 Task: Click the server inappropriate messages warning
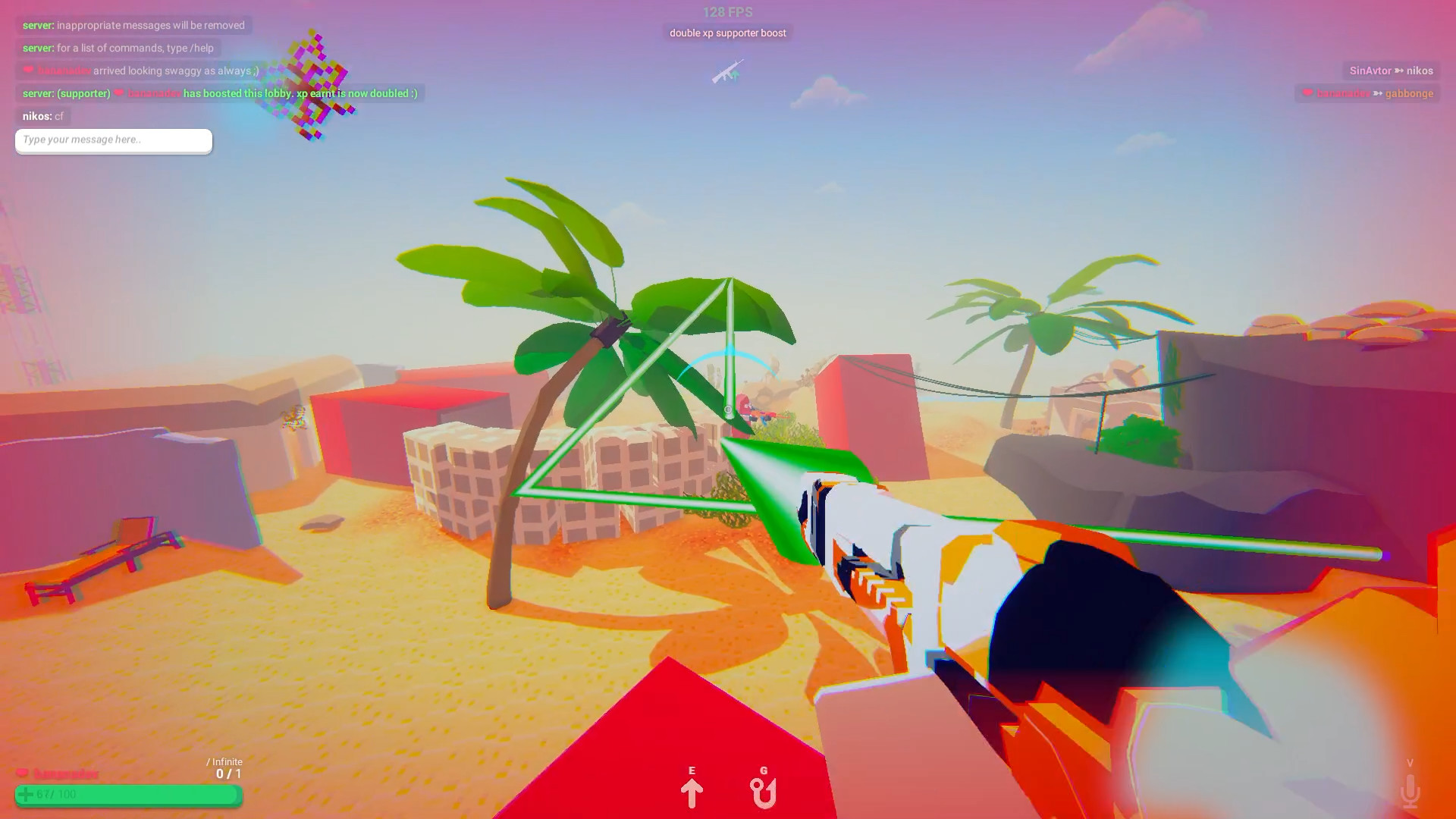pos(133,25)
